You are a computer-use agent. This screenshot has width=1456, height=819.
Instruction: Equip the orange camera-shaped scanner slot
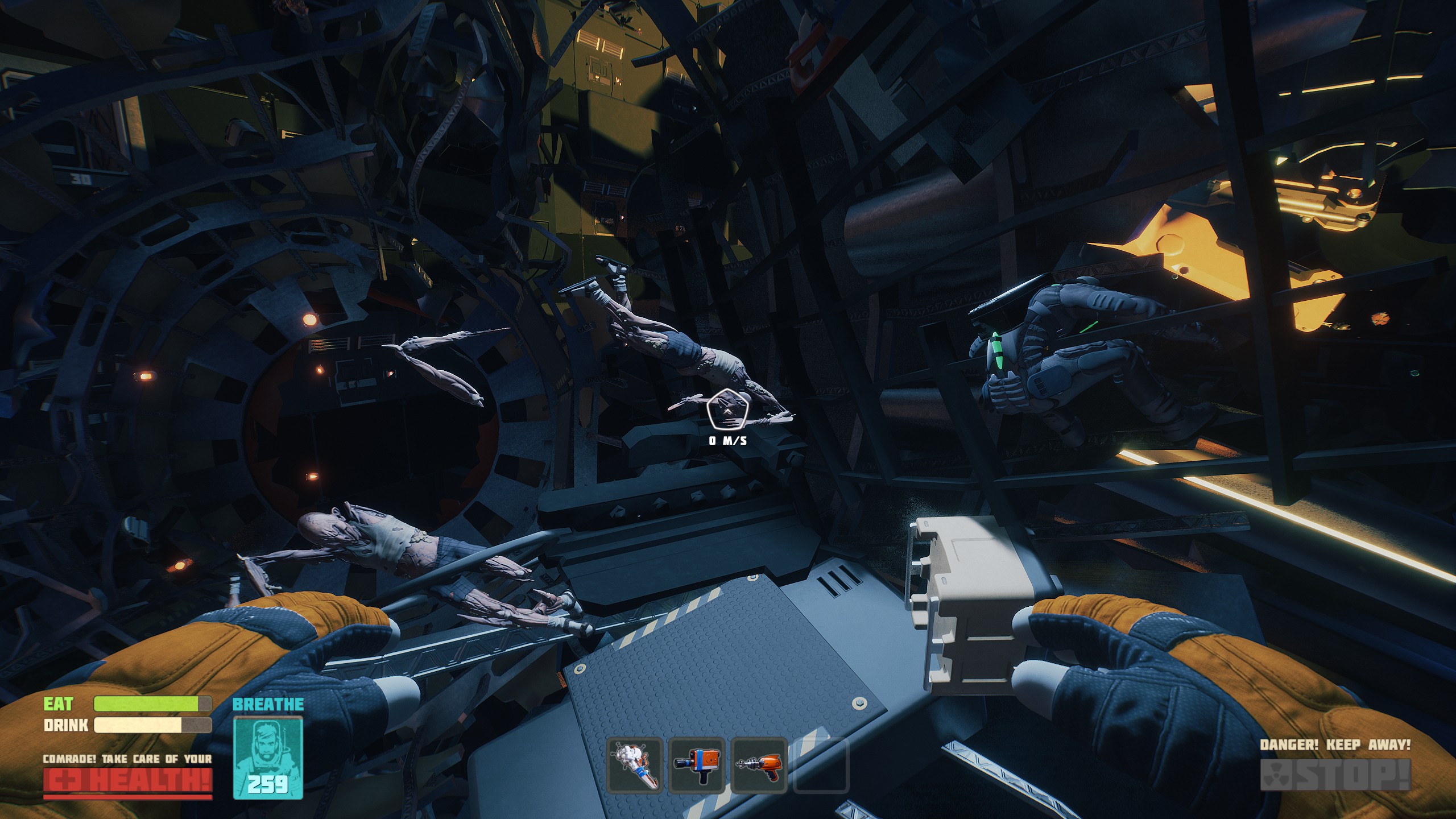point(697,764)
